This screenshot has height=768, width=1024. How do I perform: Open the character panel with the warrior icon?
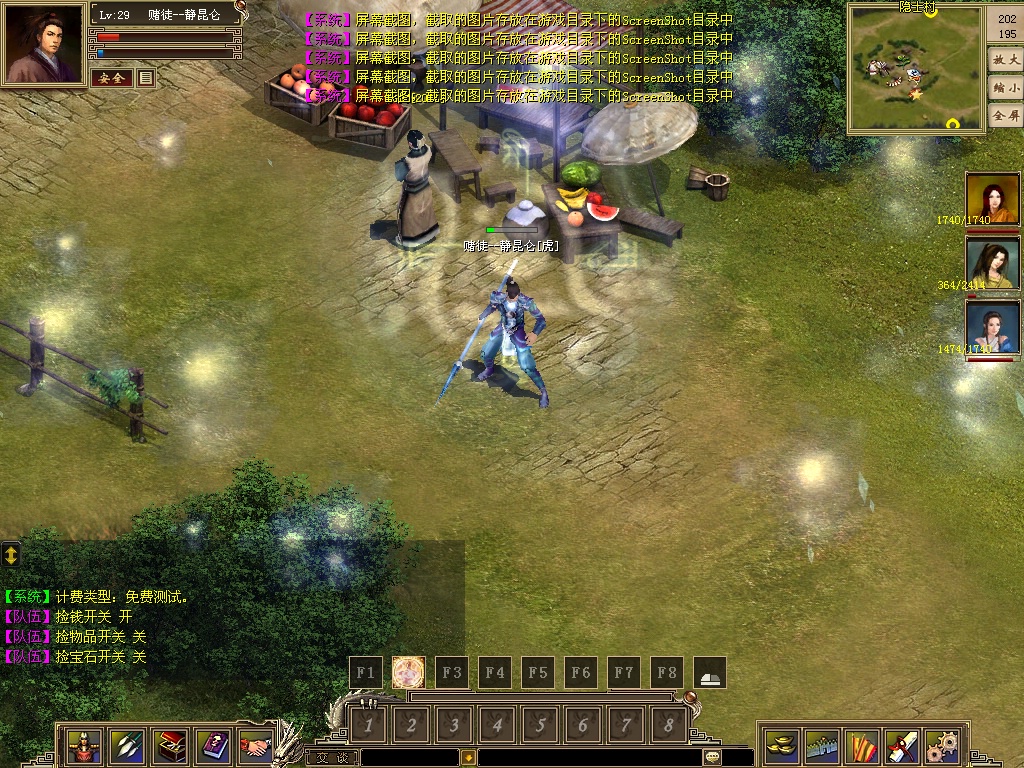(x=84, y=746)
